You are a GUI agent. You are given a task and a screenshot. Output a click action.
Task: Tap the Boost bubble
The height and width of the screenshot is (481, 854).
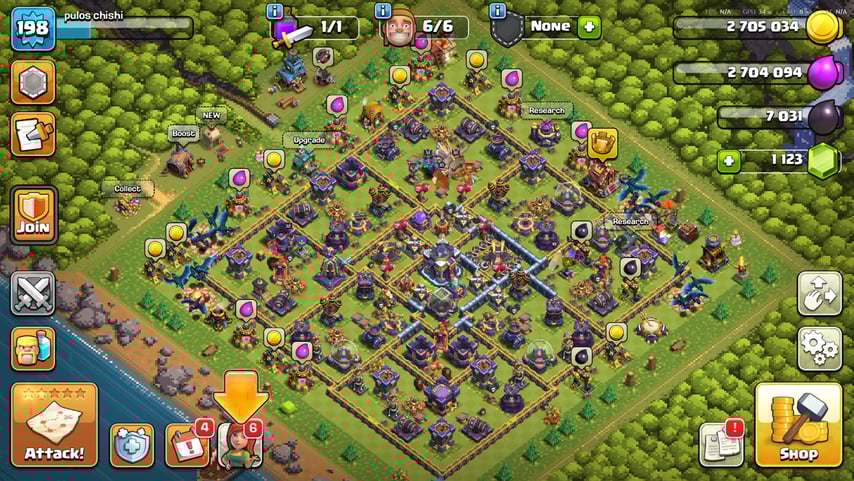click(x=183, y=134)
